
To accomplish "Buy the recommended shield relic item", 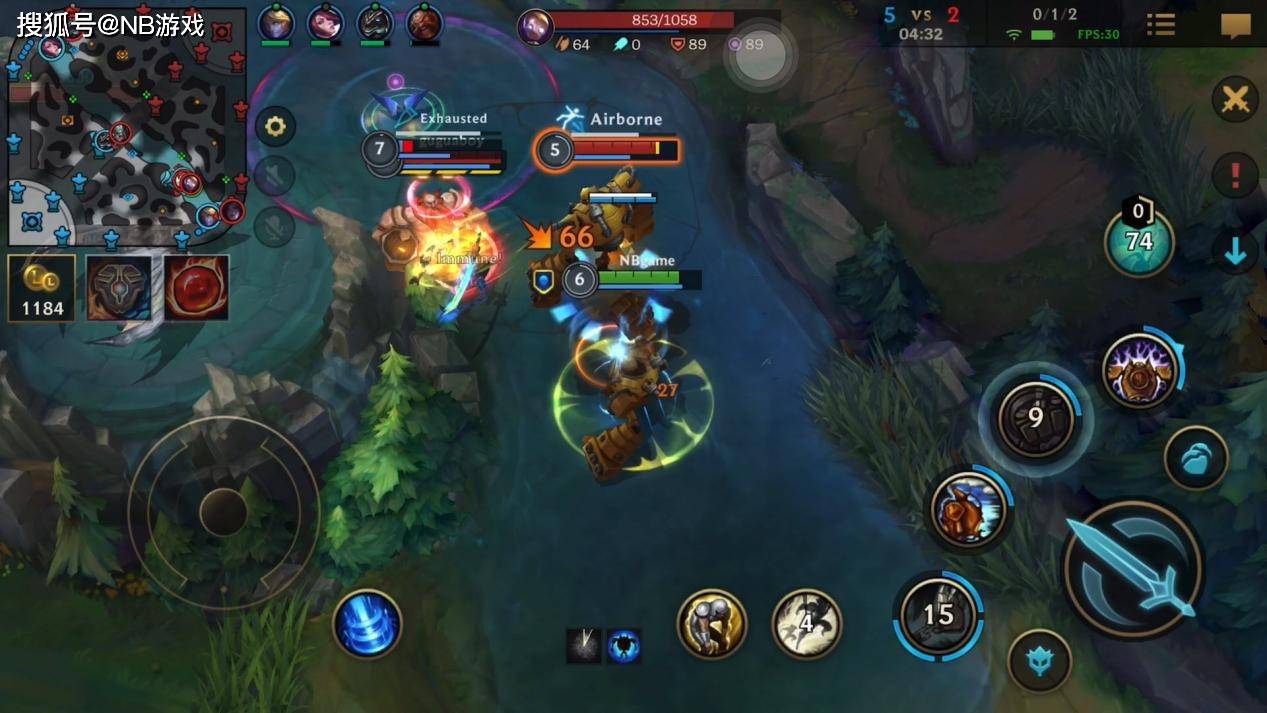I will pos(119,288).
